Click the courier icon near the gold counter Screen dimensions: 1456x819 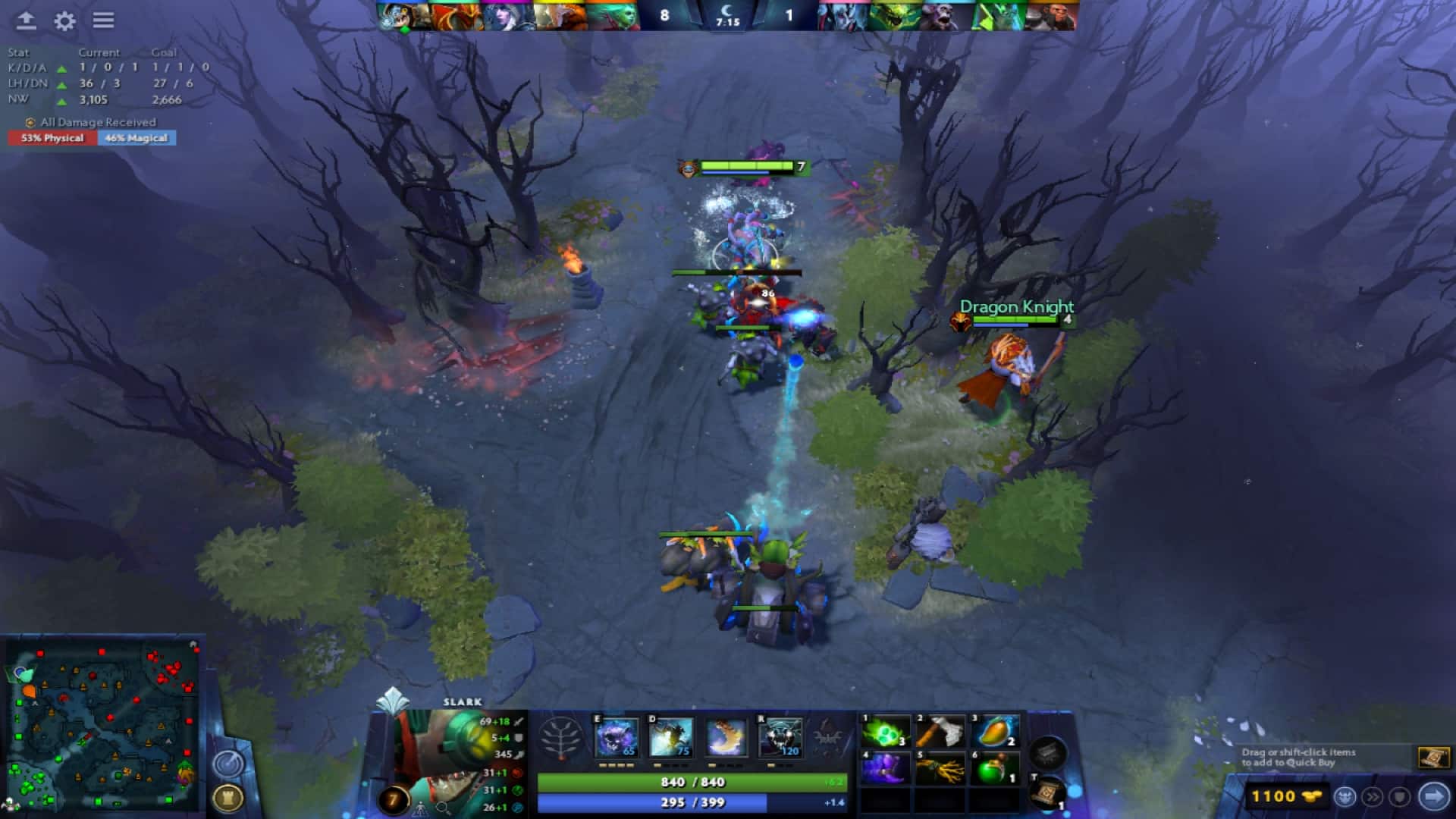1345,797
